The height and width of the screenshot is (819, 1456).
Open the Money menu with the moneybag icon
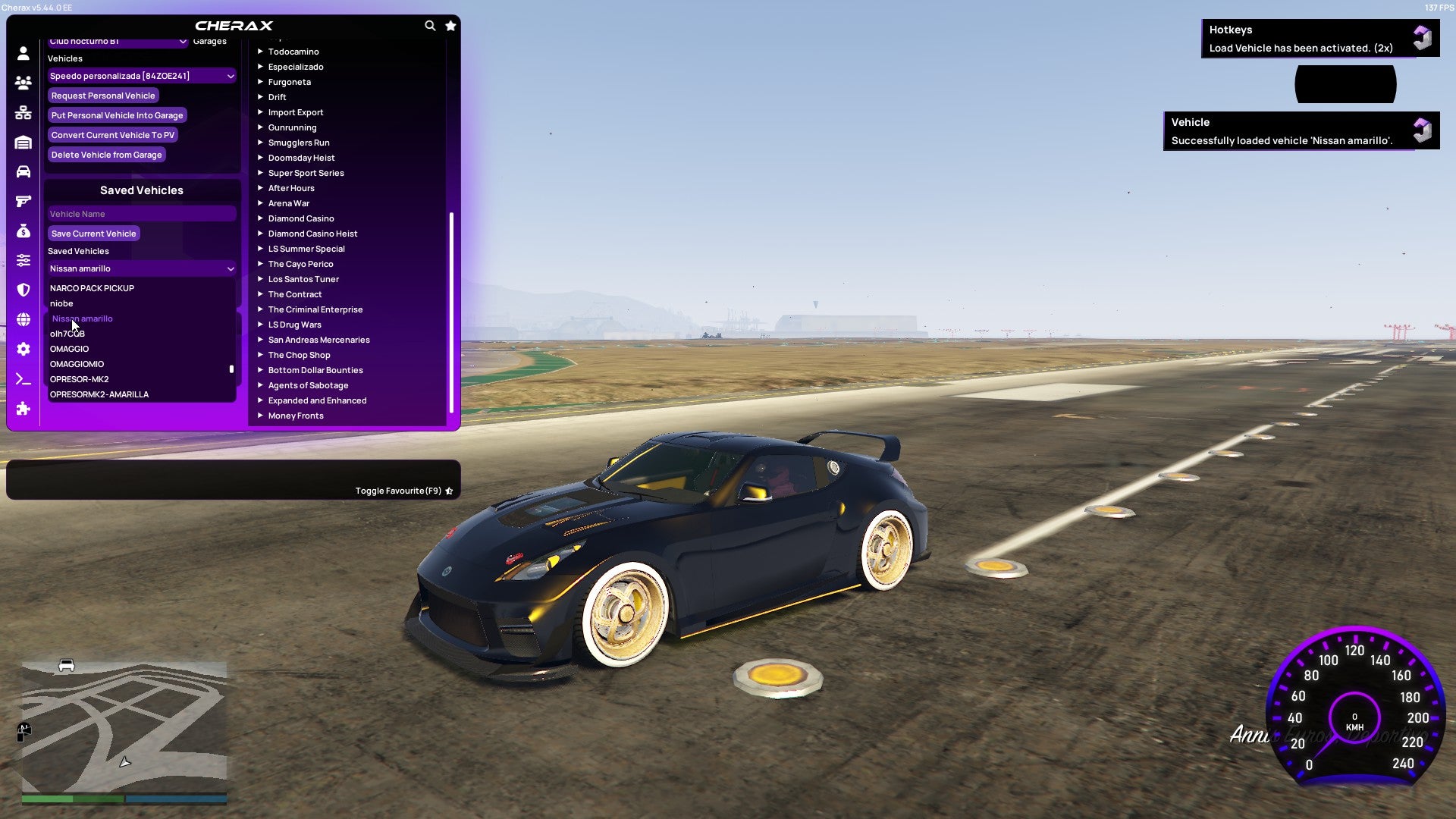point(23,231)
